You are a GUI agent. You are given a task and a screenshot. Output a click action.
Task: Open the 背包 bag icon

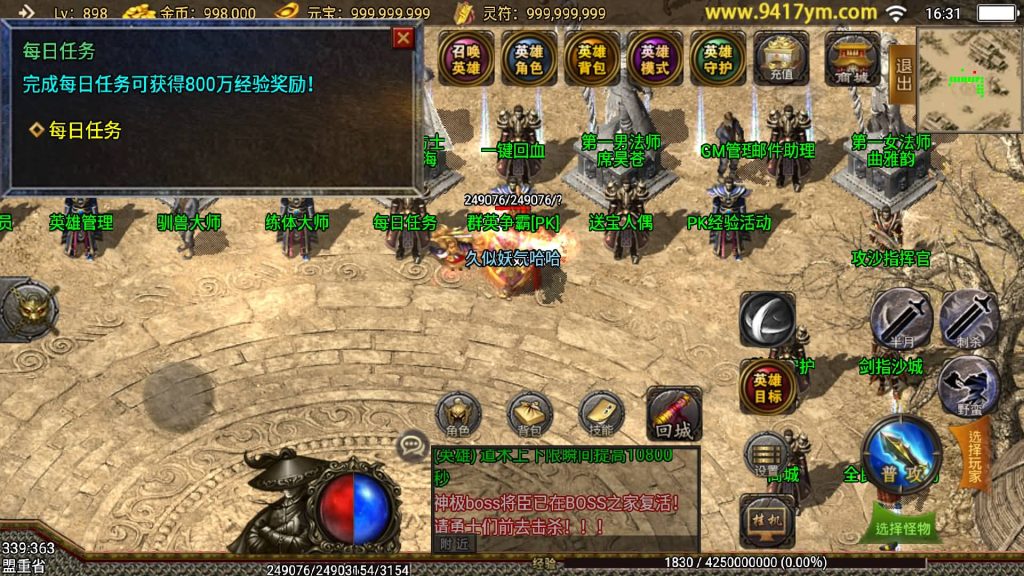click(530, 414)
